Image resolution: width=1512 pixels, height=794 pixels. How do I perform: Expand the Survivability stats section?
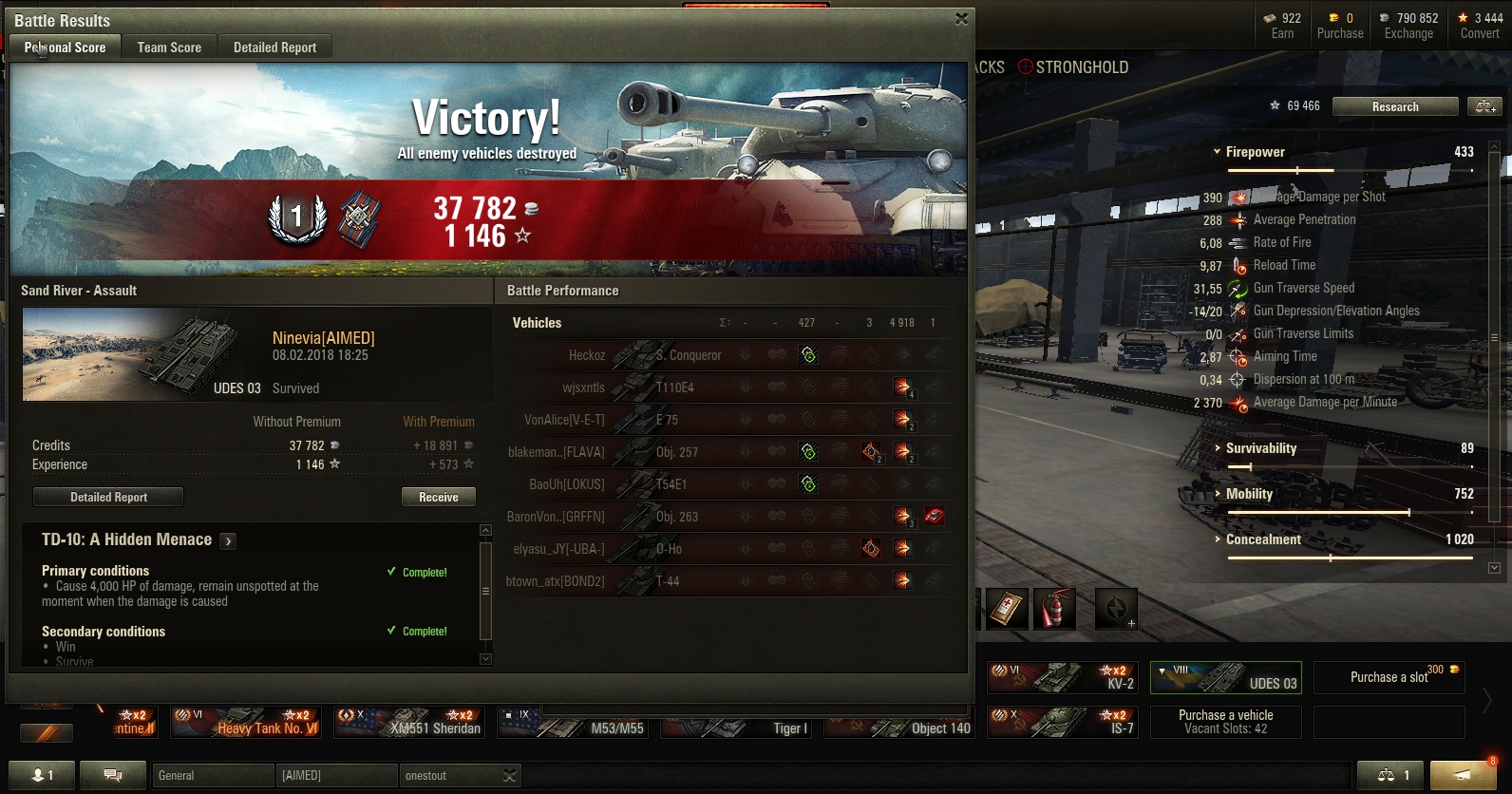point(1218,448)
